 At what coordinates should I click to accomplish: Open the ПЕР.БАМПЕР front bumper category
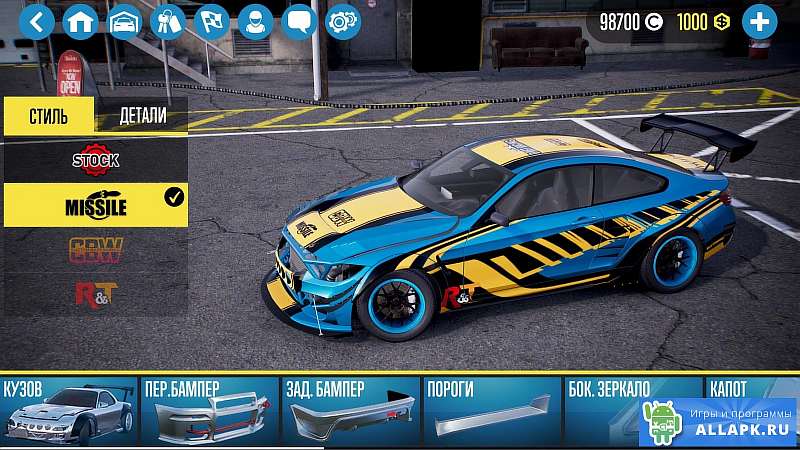click(209, 411)
